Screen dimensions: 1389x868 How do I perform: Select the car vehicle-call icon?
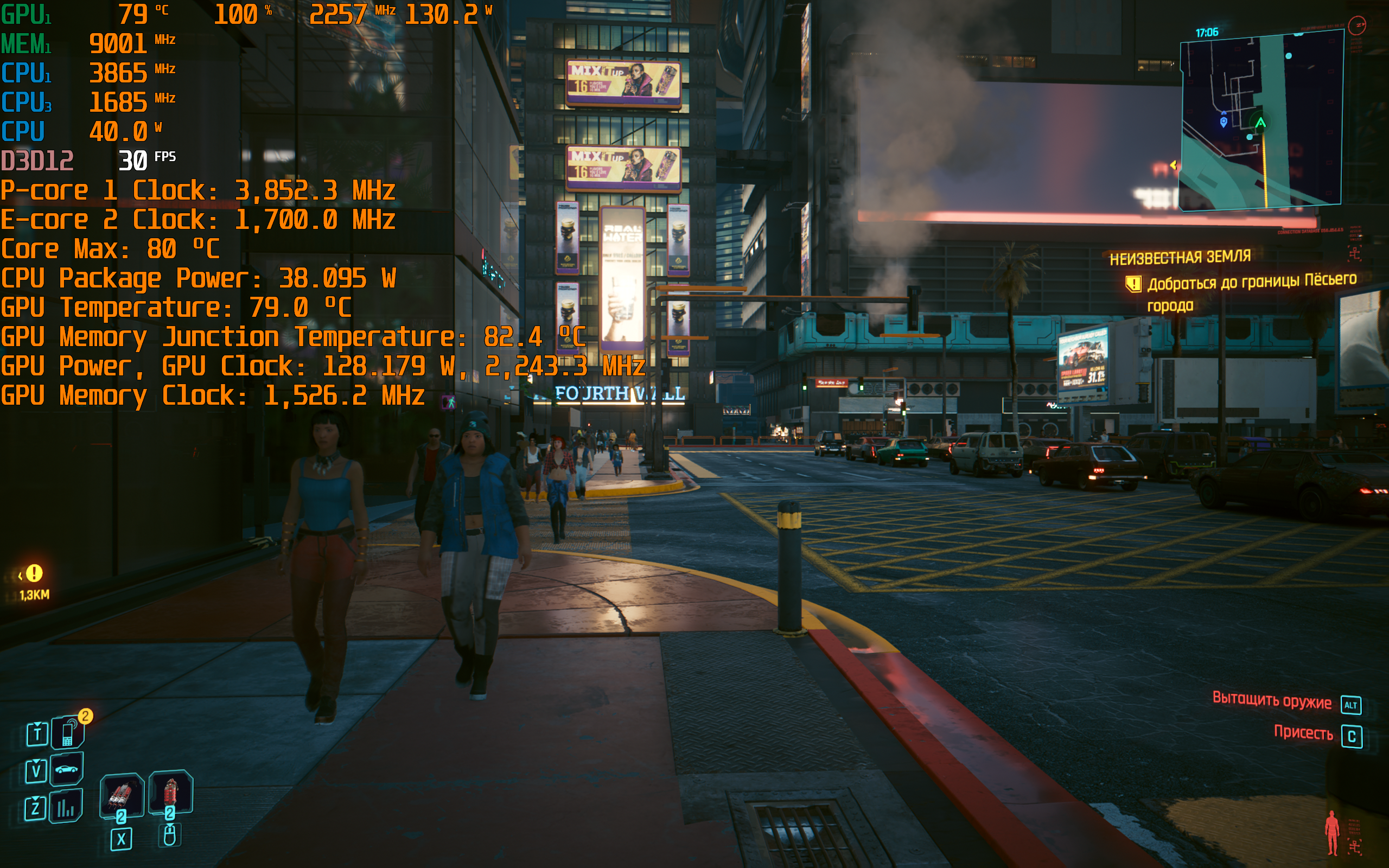(67, 769)
